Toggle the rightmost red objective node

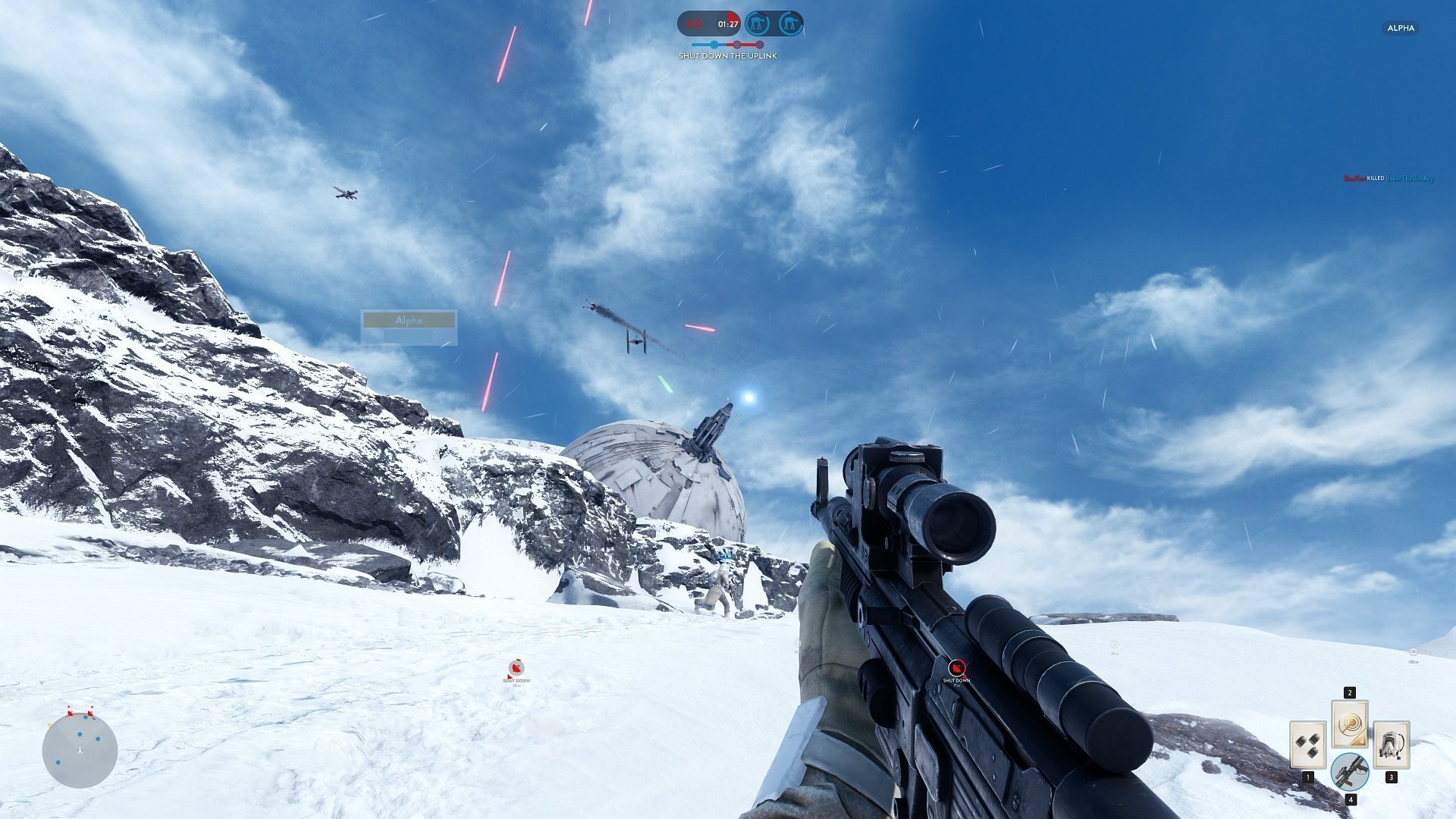760,44
